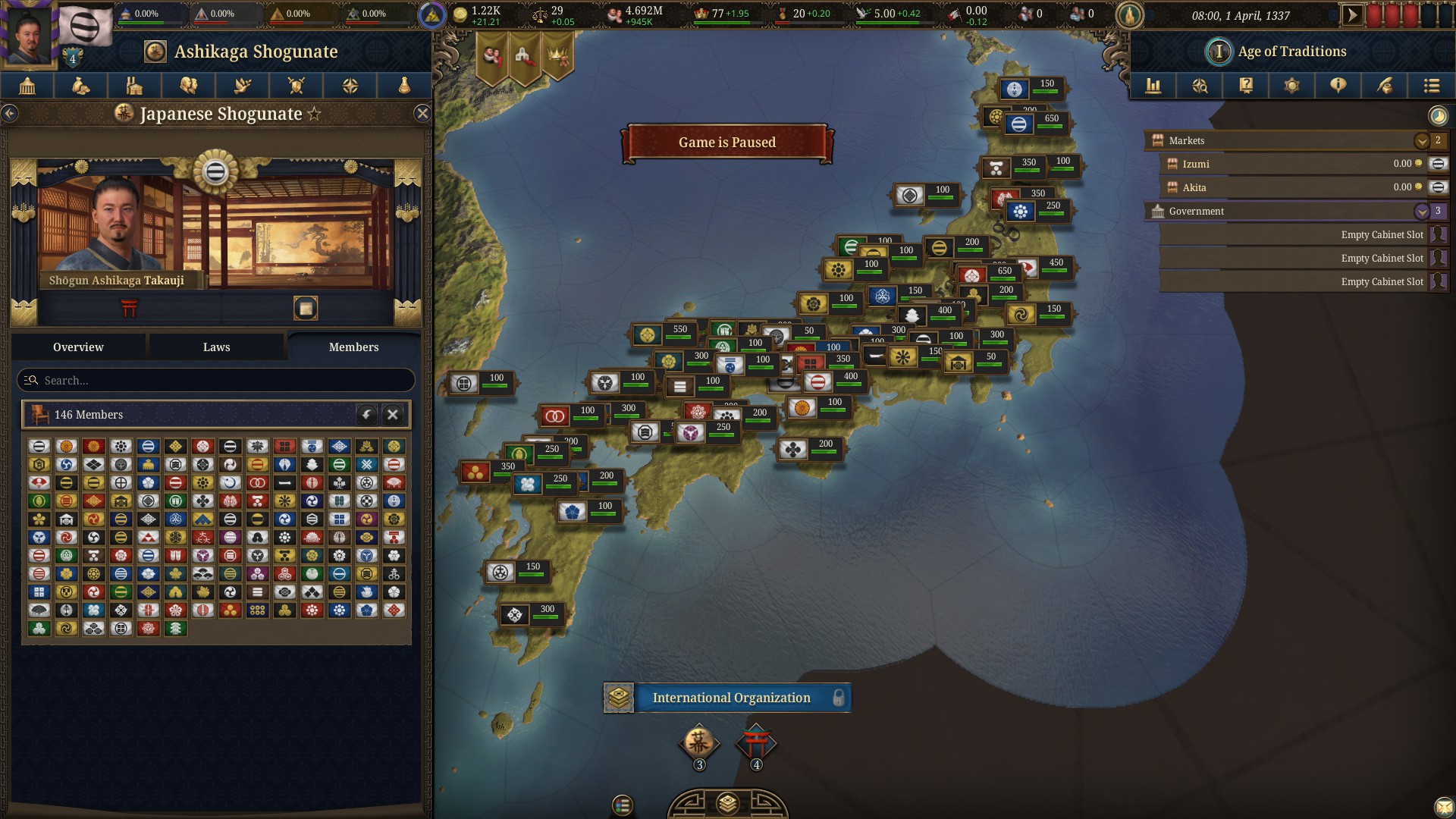The image size is (1456, 819).
Task: Open the military panel via crossed swords icon
Action: click(x=297, y=86)
